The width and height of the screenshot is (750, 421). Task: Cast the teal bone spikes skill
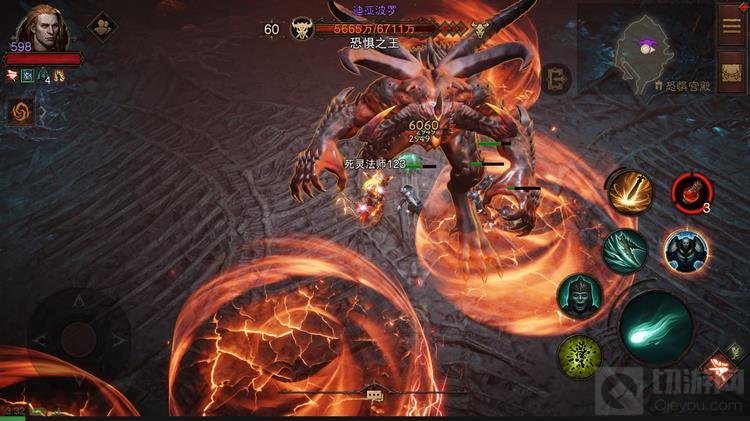pyautogui.click(x=624, y=249)
